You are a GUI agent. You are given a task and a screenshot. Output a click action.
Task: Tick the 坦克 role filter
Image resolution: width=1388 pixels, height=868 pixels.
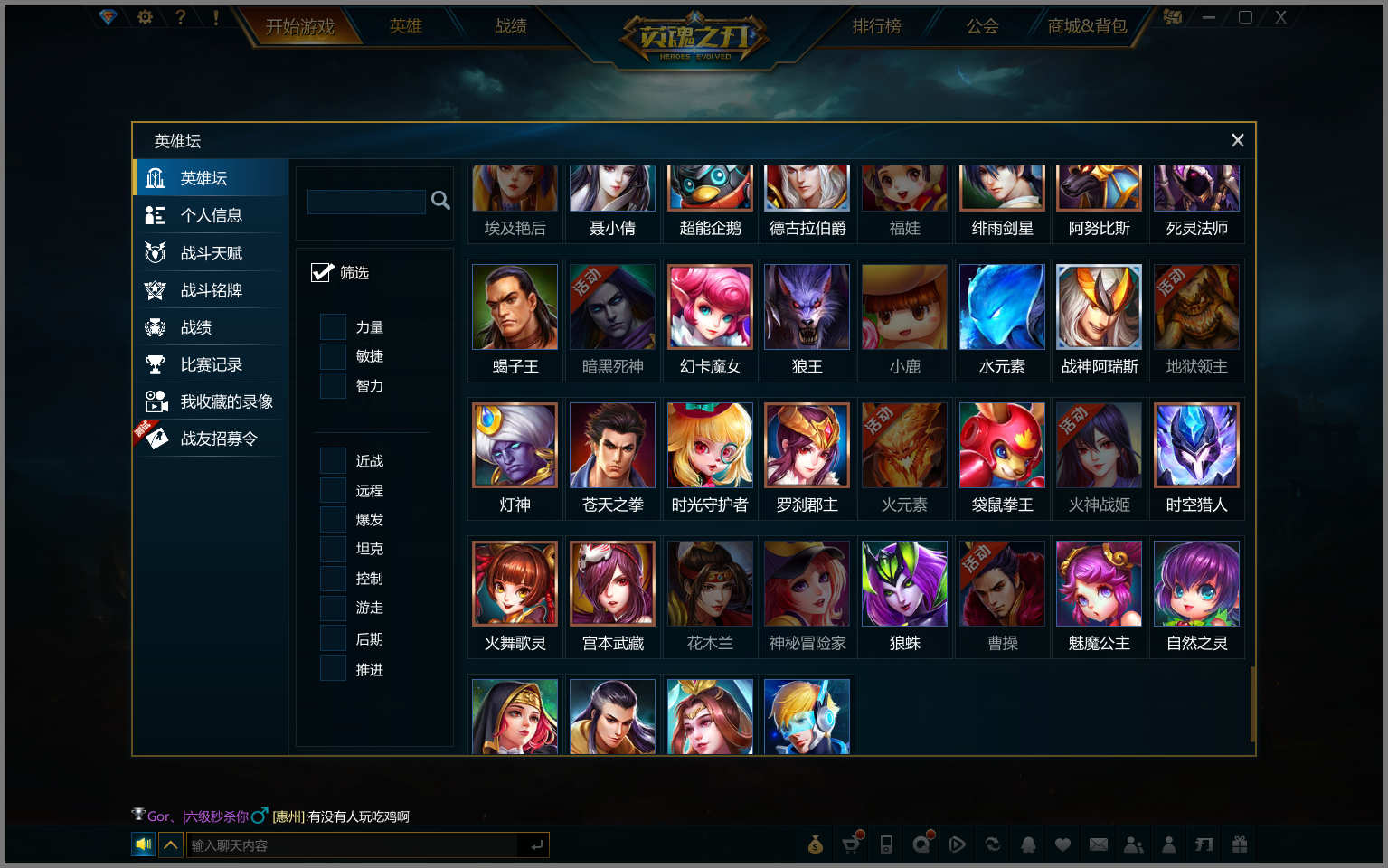pos(334,549)
